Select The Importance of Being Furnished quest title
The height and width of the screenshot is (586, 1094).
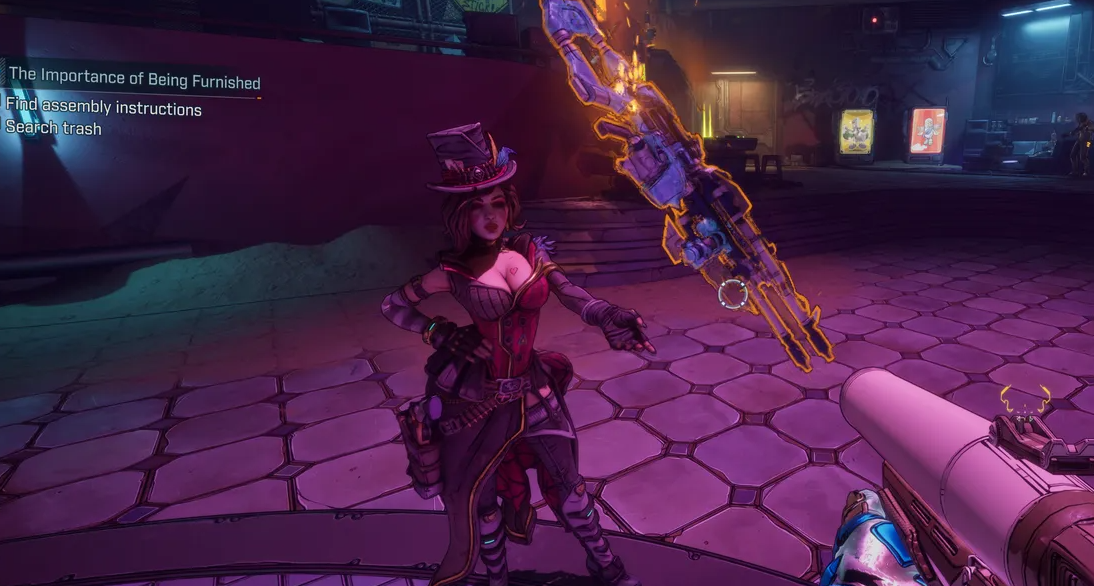pyautogui.click(x=134, y=82)
